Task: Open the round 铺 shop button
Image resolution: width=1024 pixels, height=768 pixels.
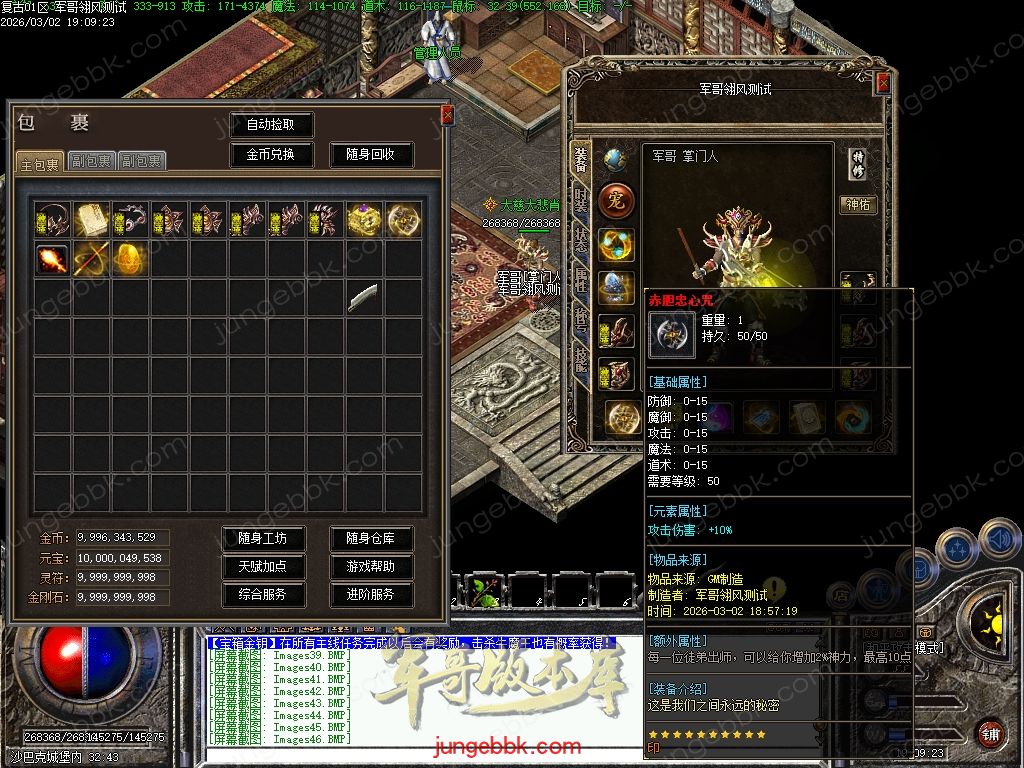Action: (990, 732)
